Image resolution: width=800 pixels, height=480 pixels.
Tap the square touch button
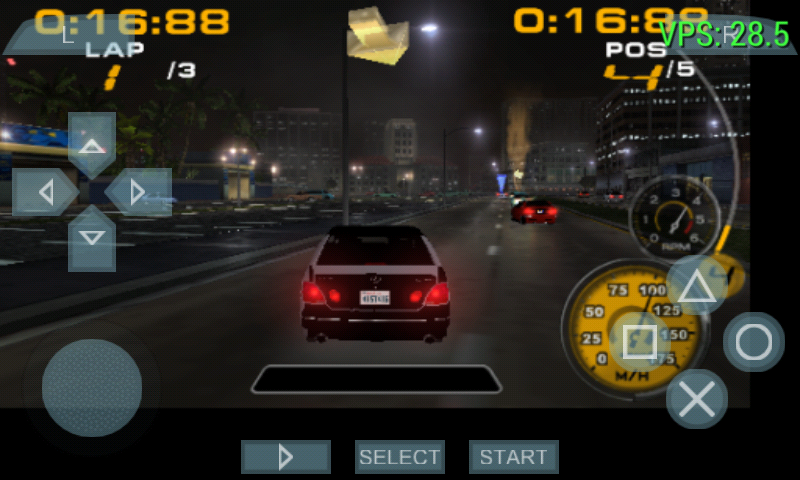(x=640, y=342)
